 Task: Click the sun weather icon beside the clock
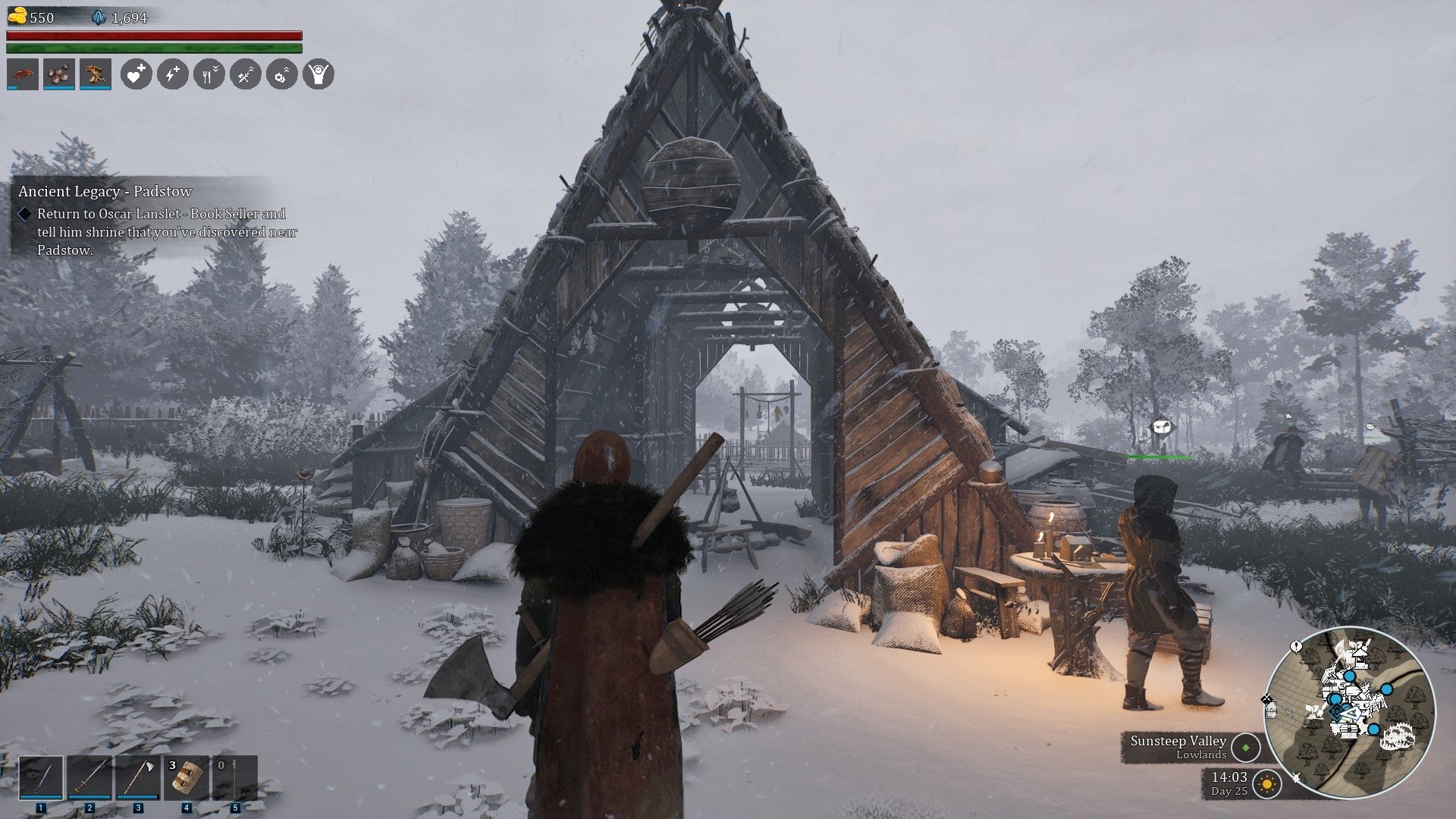[1266, 783]
